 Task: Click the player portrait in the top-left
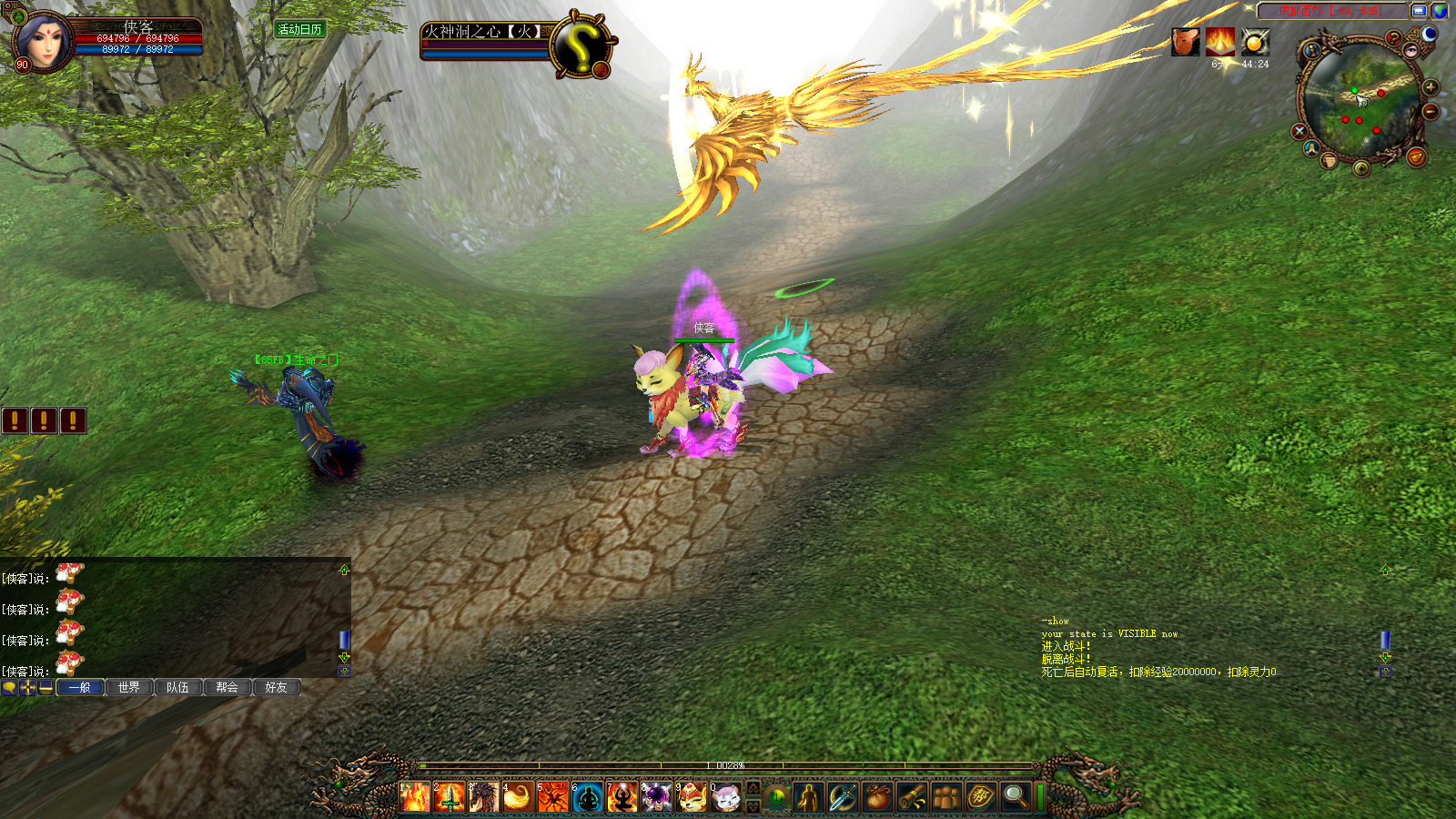[x=42, y=41]
